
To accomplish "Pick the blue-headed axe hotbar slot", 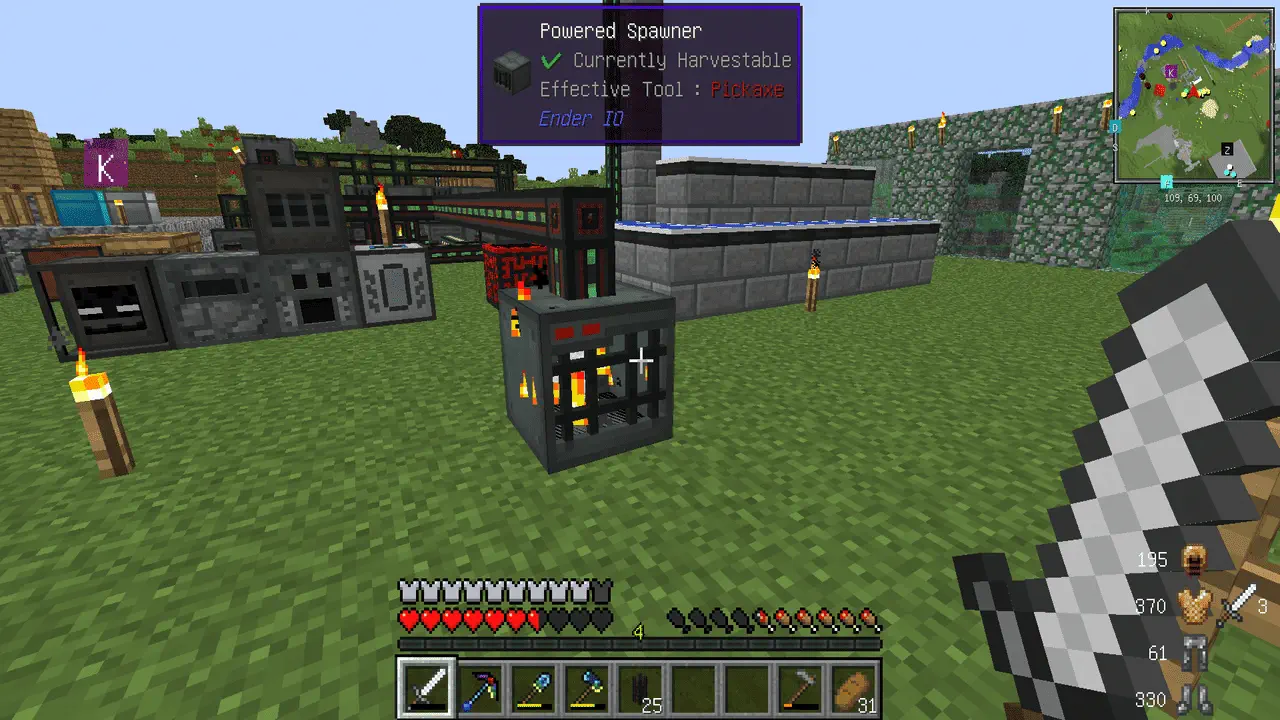I will 587,688.
